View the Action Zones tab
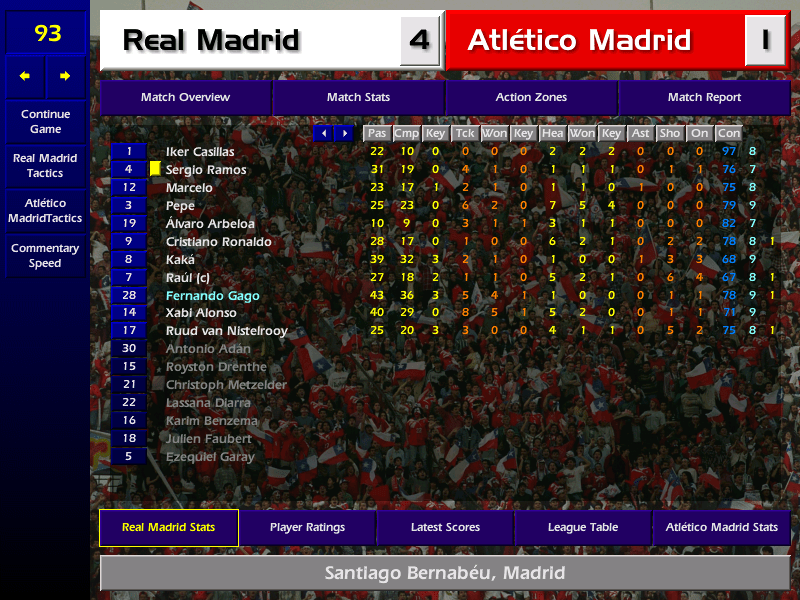 coord(531,97)
